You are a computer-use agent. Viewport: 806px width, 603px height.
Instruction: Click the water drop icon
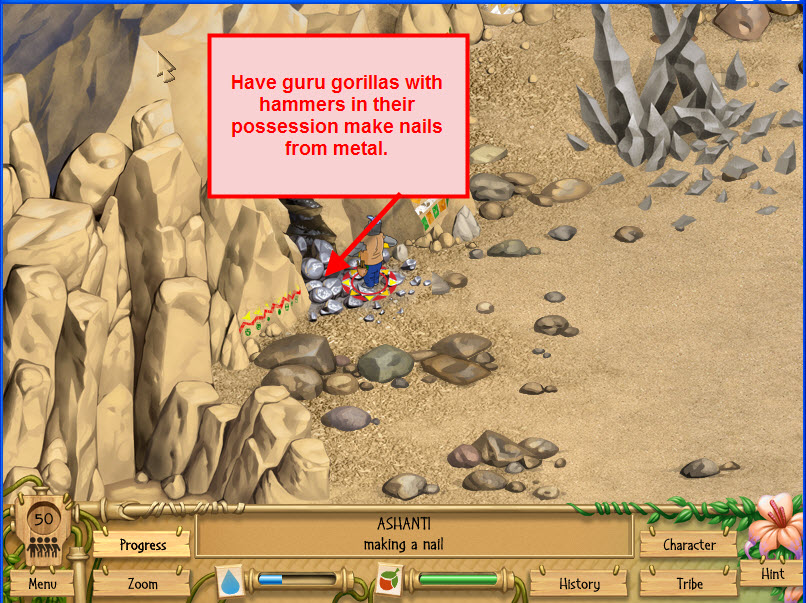(230, 581)
